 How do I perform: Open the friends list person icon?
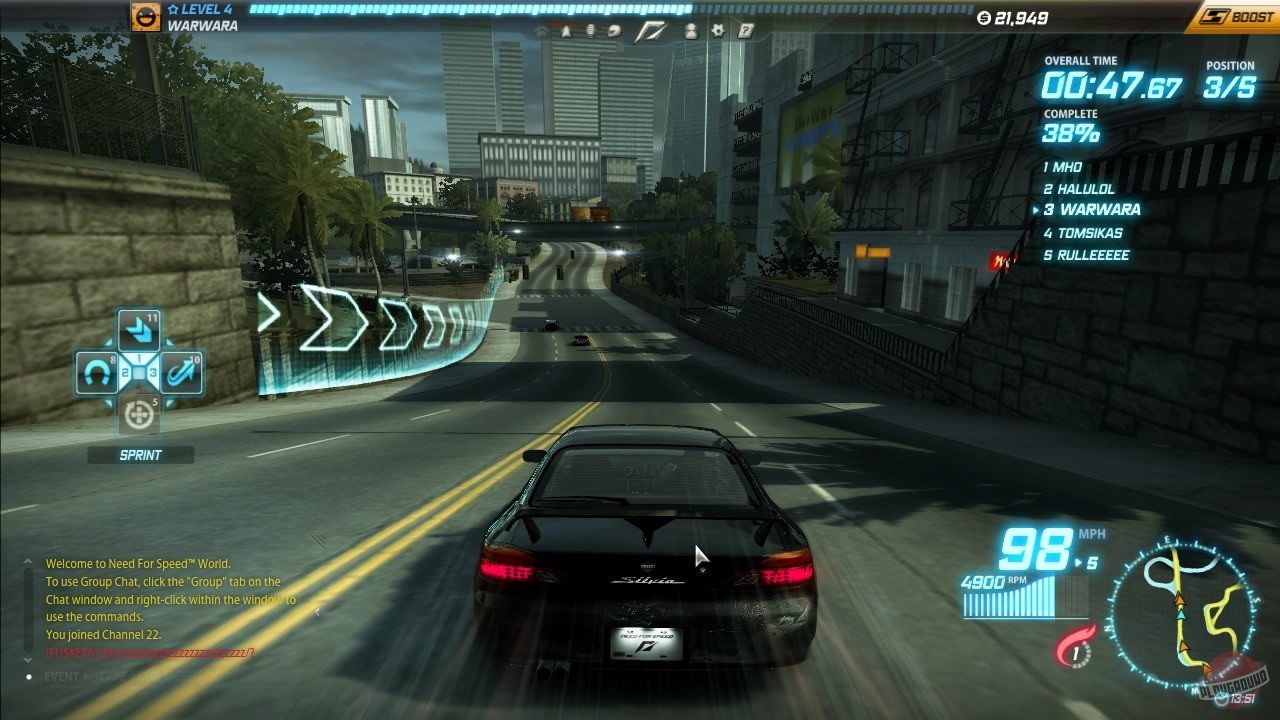coord(692,32)
